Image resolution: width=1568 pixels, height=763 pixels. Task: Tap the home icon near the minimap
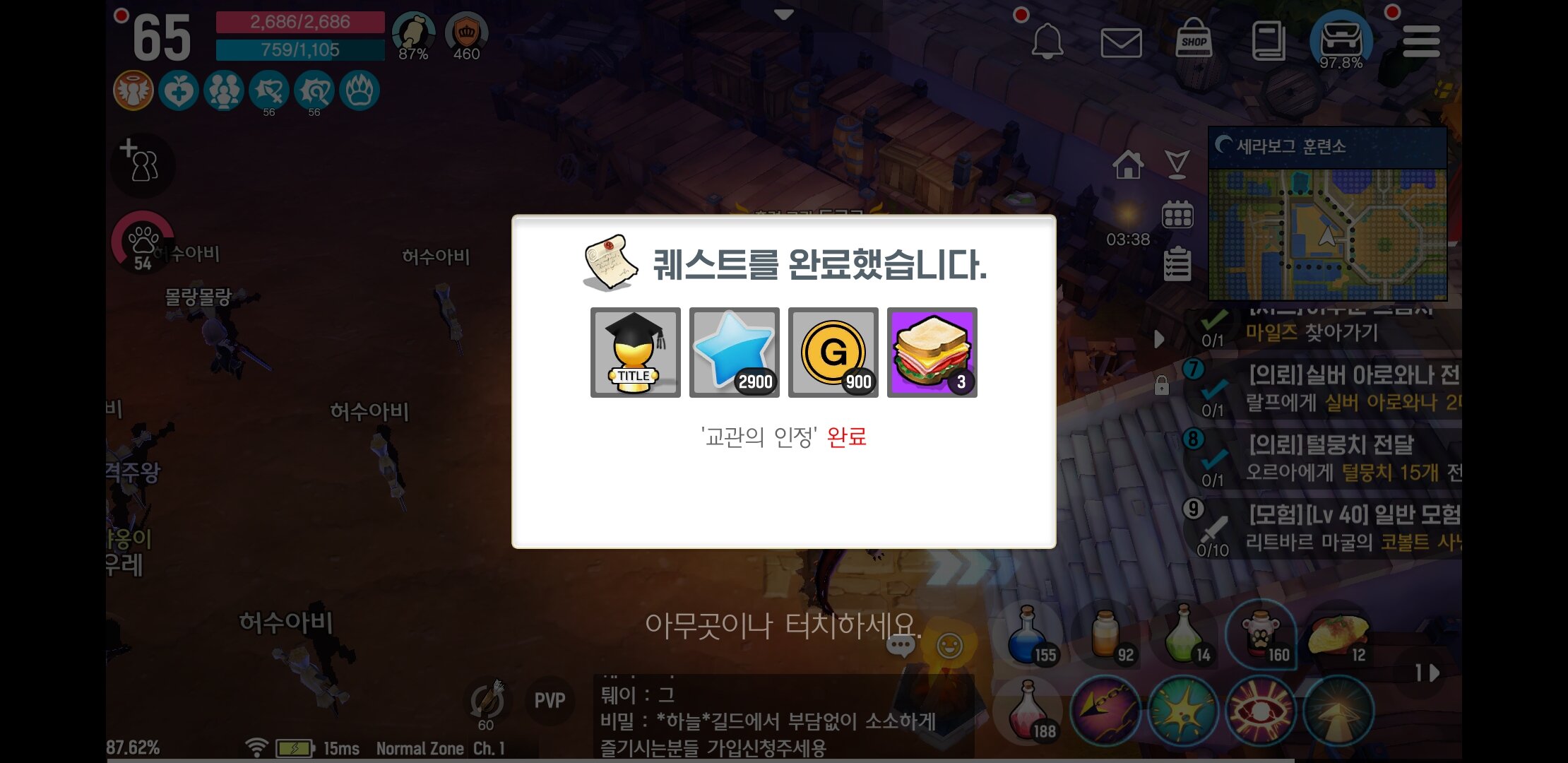[x=1130, y=164]
